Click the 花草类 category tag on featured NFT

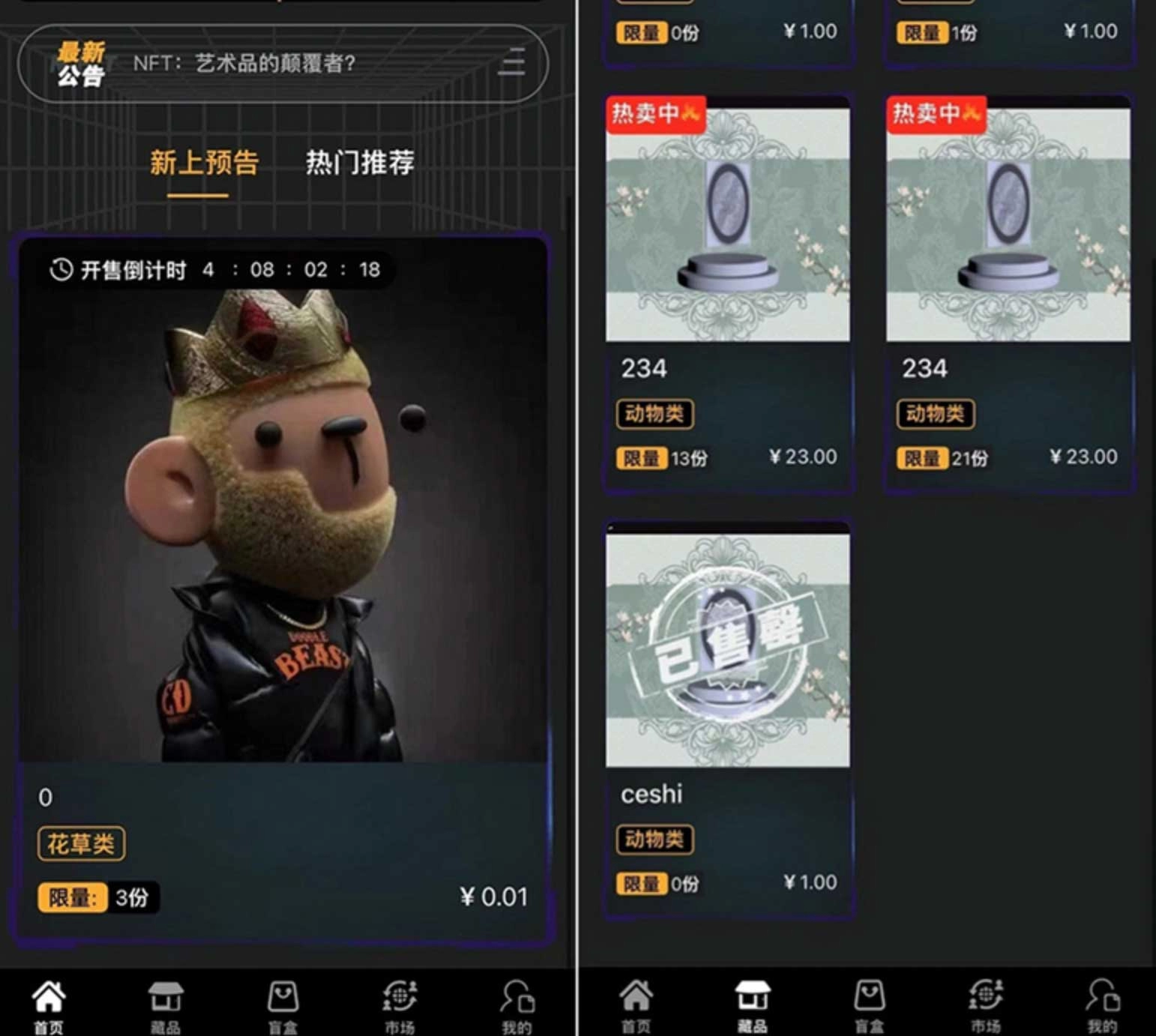81,843
